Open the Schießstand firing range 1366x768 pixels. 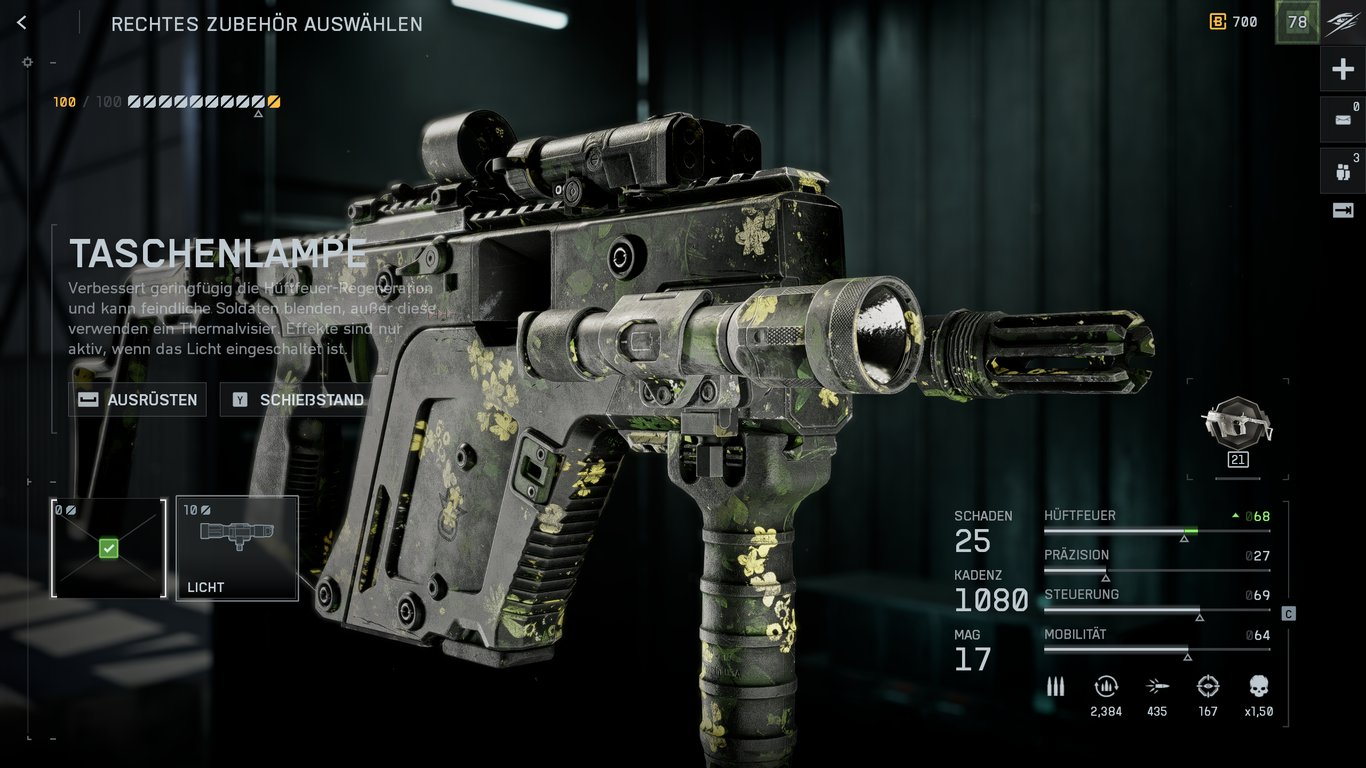[x=297, y=400]
